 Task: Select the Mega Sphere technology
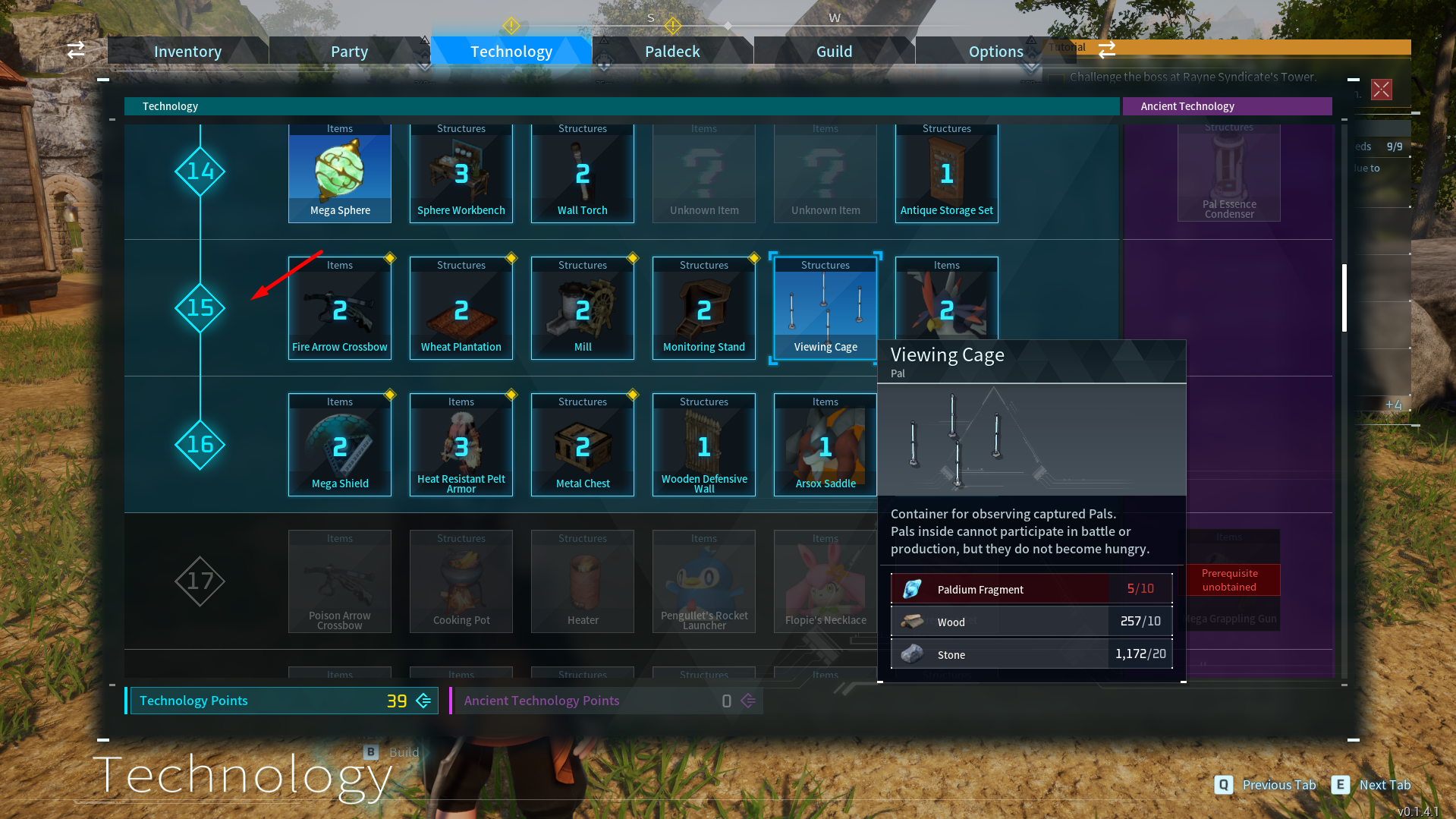tap(340, 173)
